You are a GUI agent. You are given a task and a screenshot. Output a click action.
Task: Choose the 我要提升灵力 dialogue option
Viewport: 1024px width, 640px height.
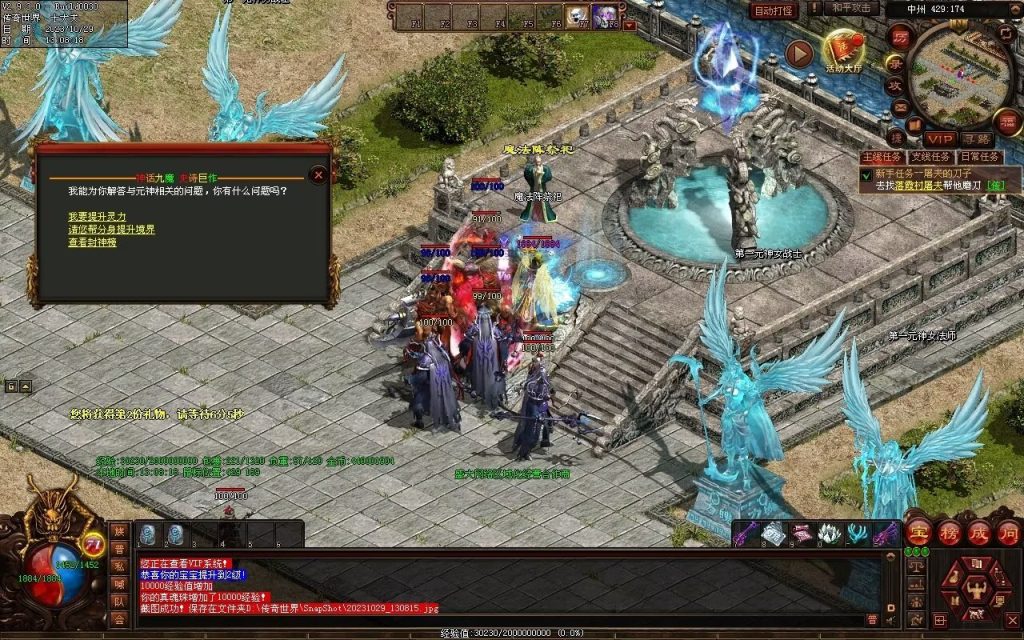click(x=97, y=216)
